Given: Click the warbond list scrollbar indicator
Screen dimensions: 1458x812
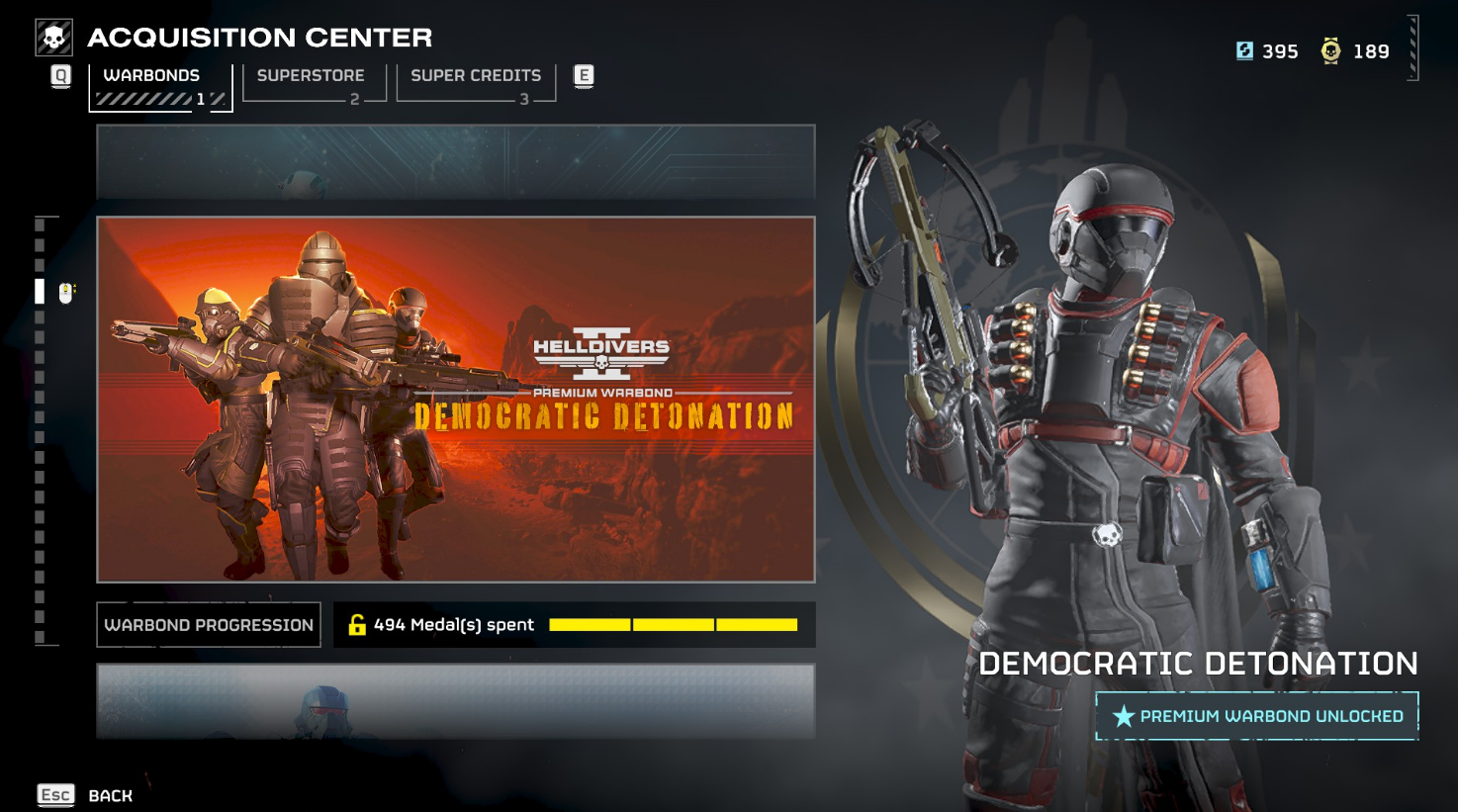Looking at the screenshot, I should point(40,291).
